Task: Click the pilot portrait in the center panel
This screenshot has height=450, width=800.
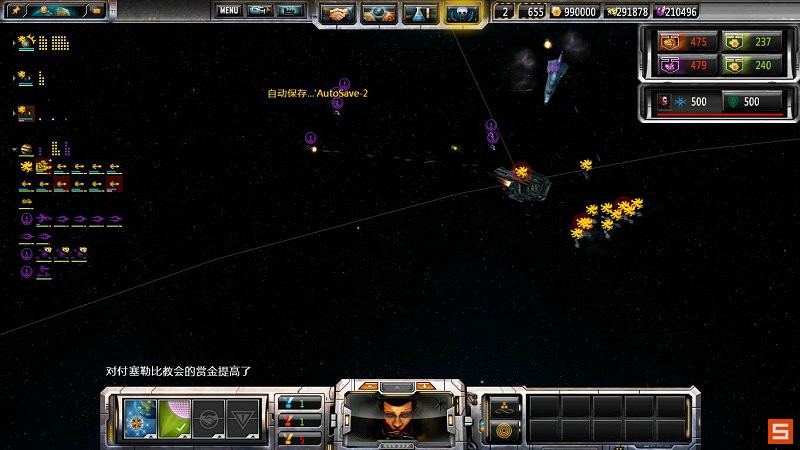Action: [400, 413]
